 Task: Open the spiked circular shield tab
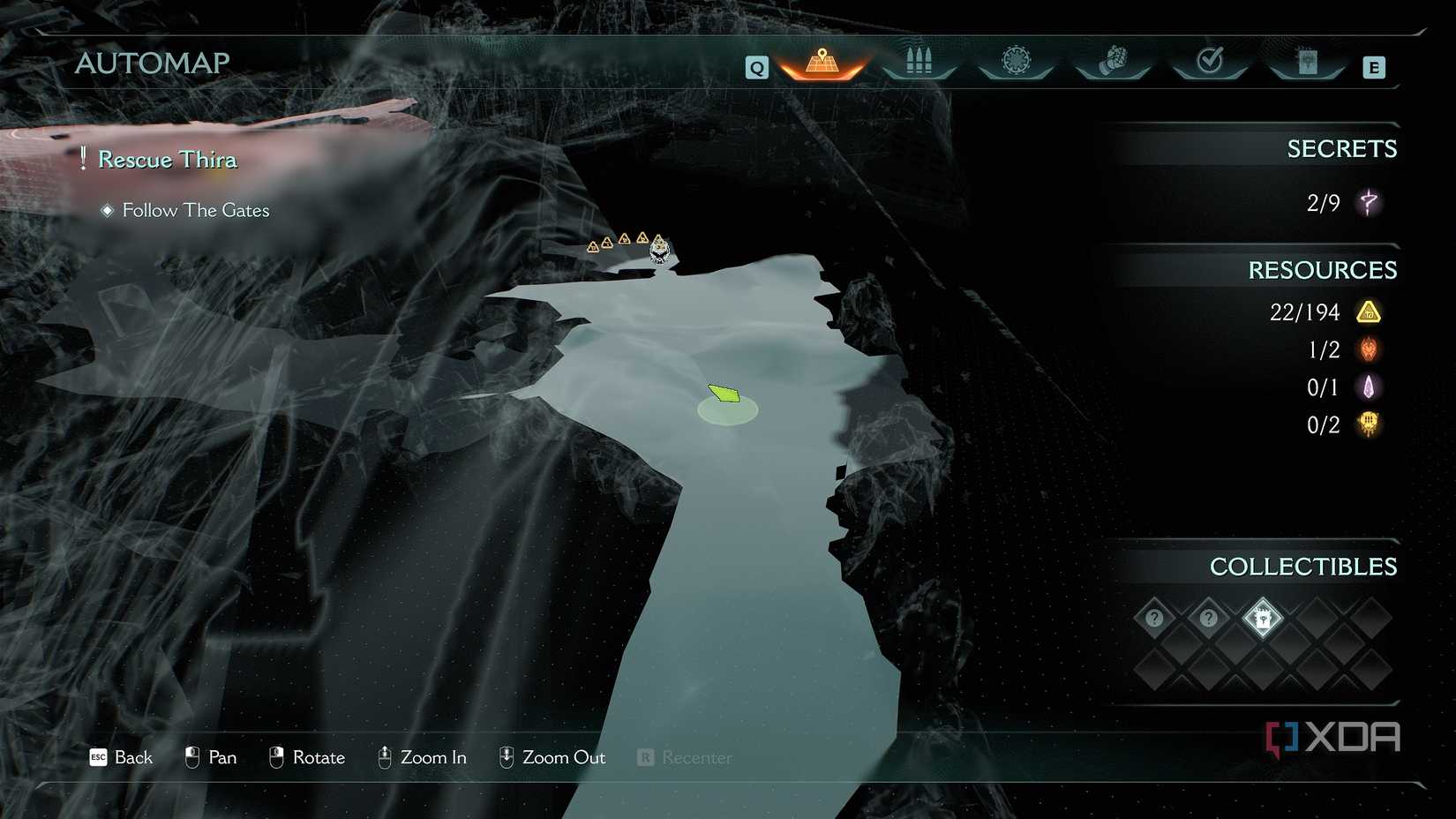pos(1016,62)
